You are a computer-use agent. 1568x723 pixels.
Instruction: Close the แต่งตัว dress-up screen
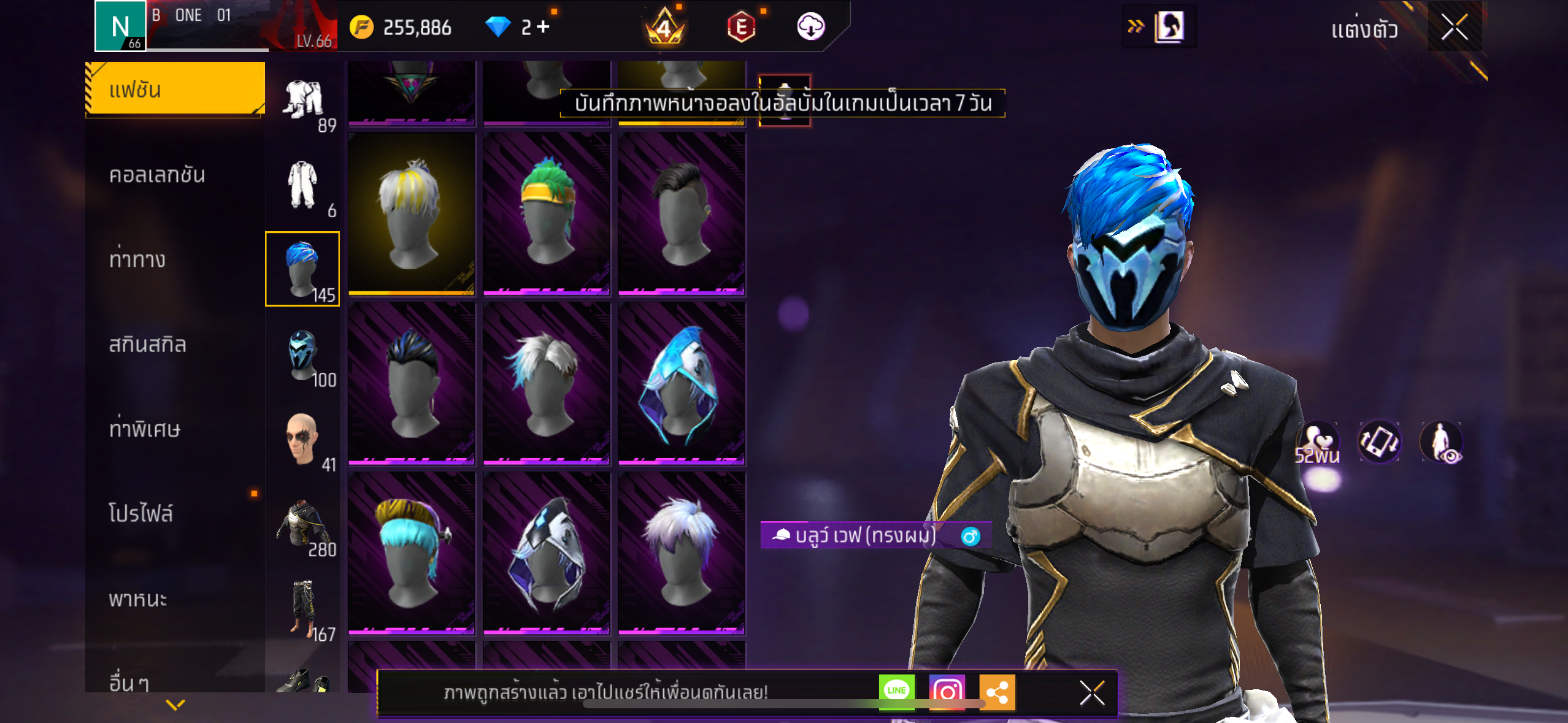(1454, 27)
